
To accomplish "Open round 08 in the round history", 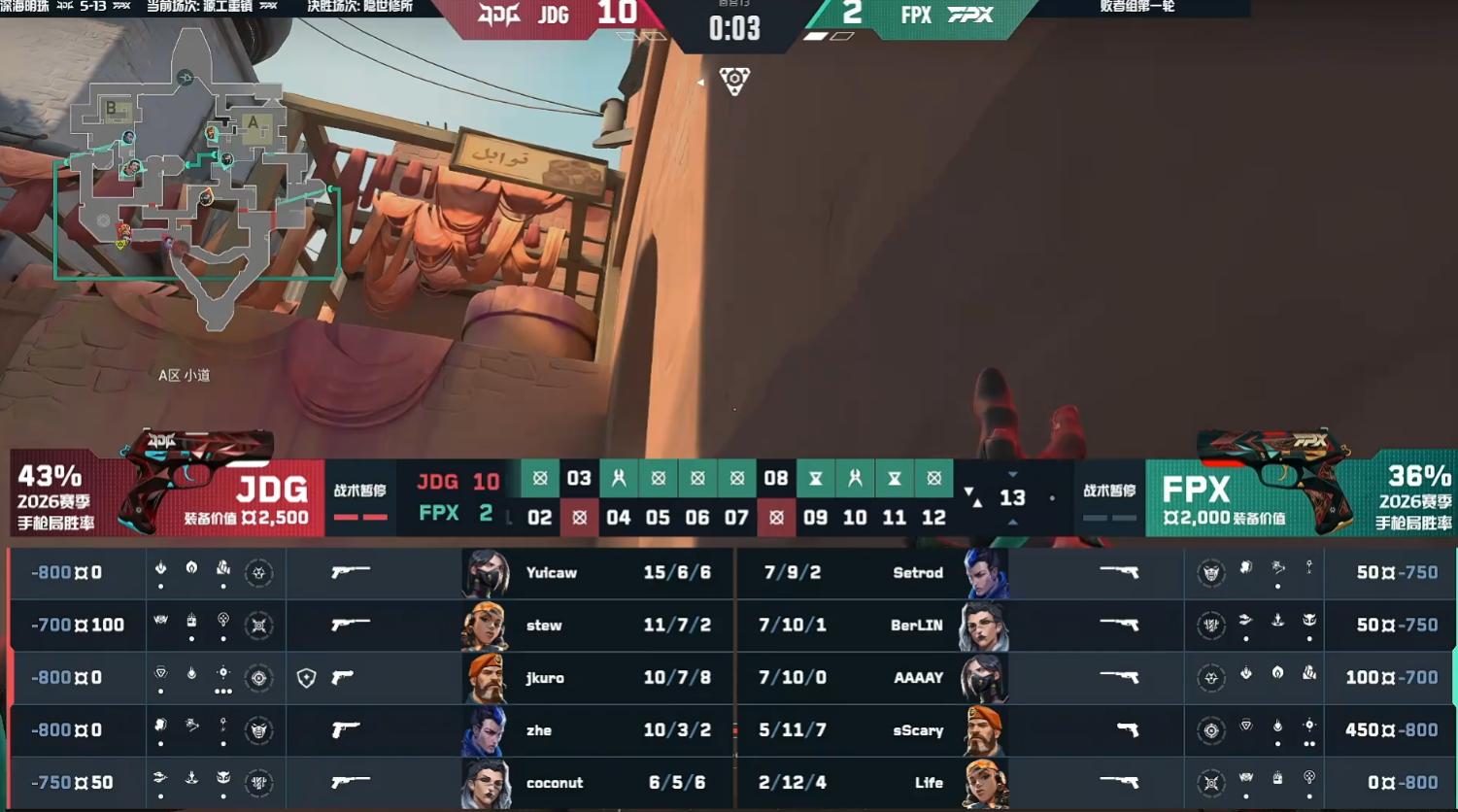I will pos(775,478).
